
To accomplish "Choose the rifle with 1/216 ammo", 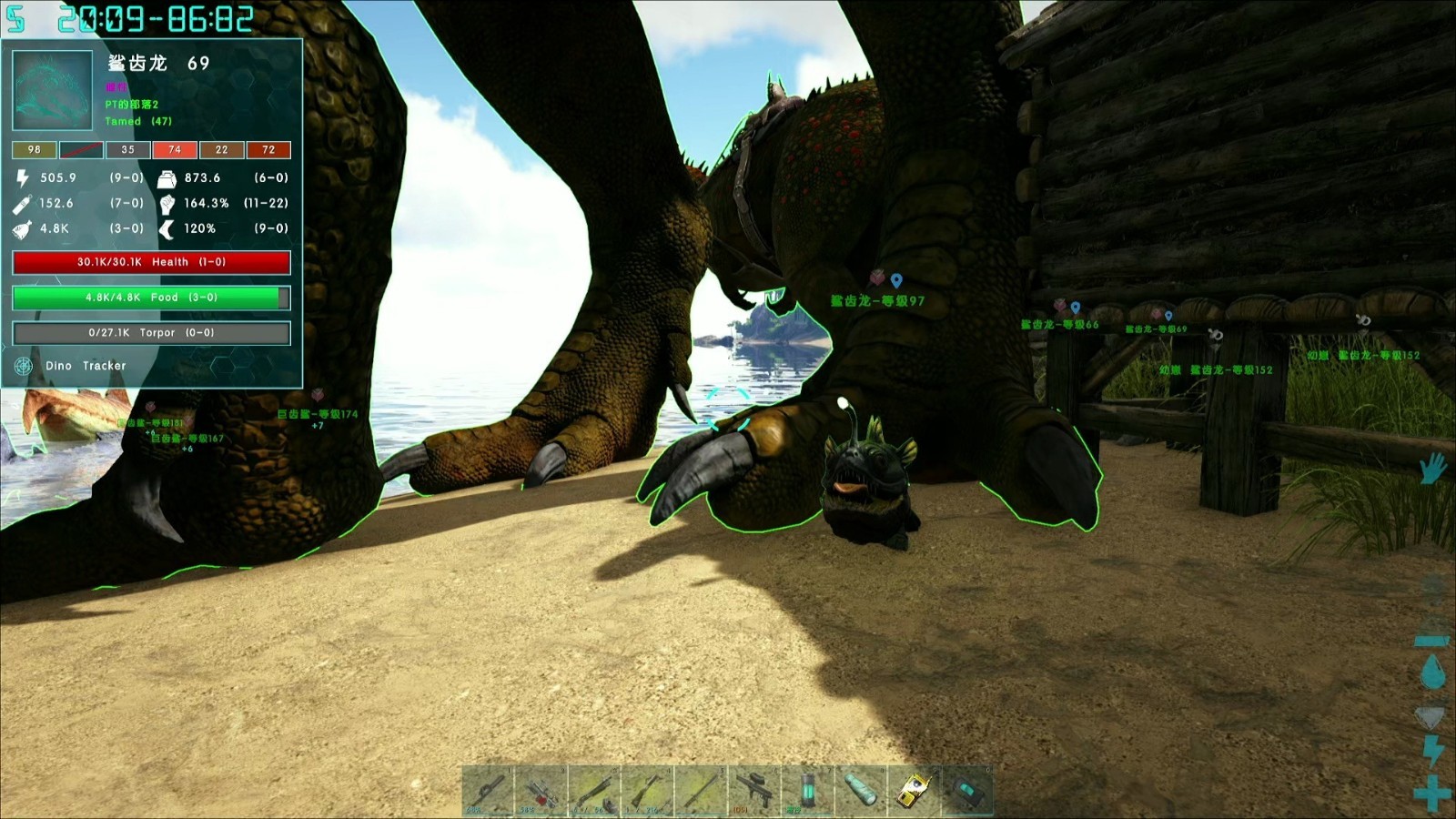I will click(647, 790).
